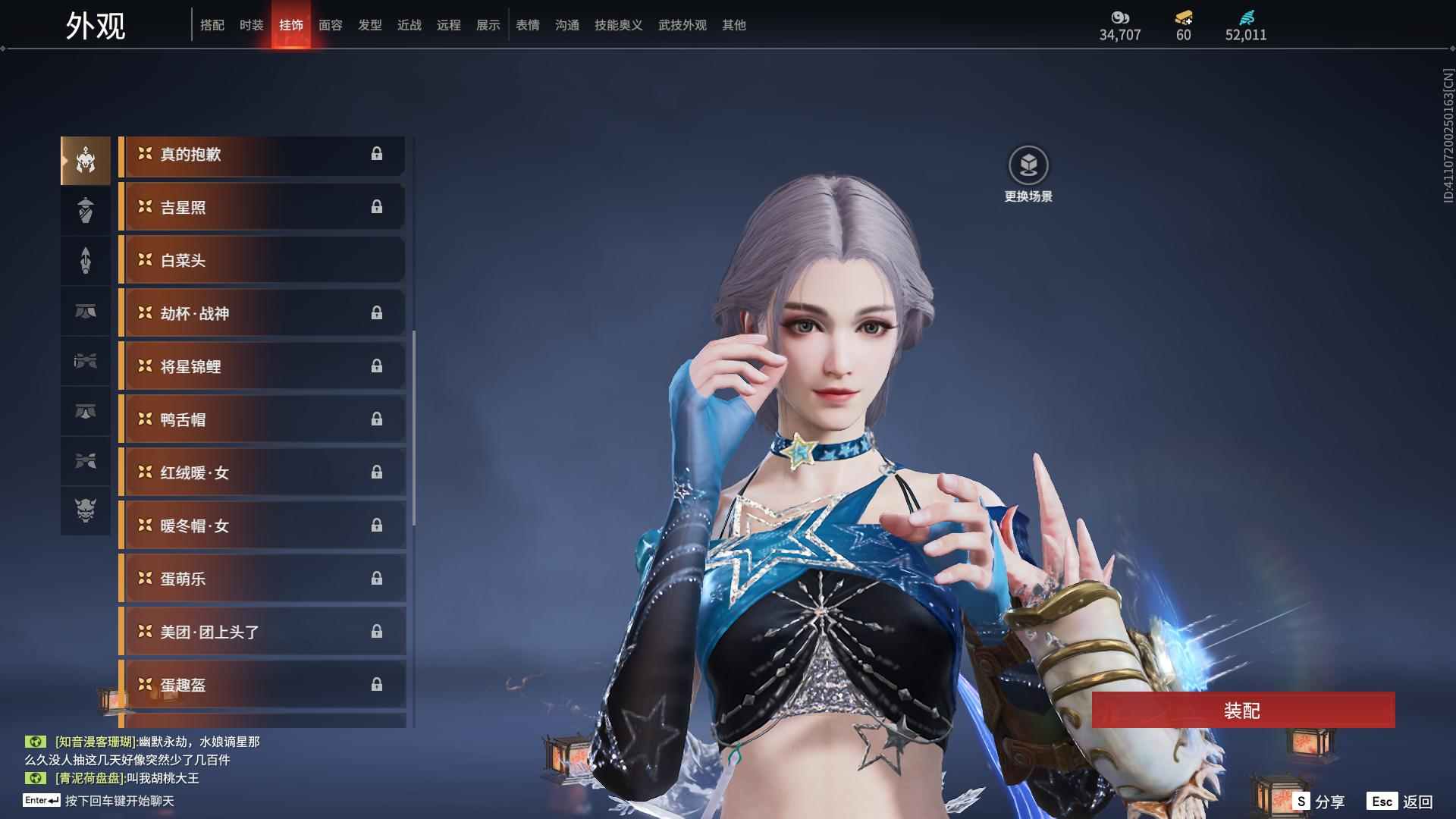The image size is (1456, 819).
Task: Switch to the 表情 tab
Action: [x=528, y=25]
